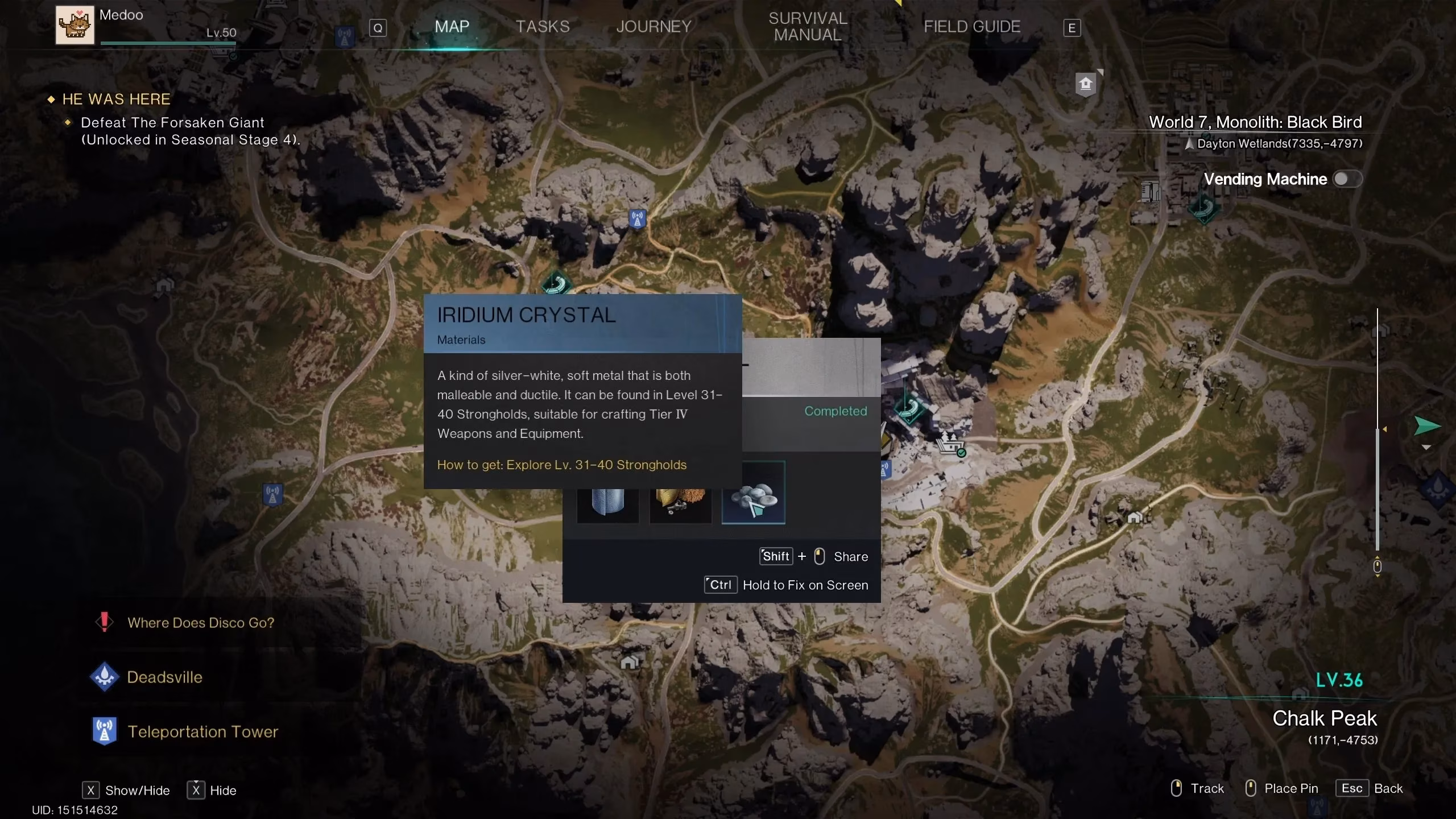The image size is (1456, 819).
Task: Click Medoo's cat avatar portrait
Action: (x=75, y=25)
